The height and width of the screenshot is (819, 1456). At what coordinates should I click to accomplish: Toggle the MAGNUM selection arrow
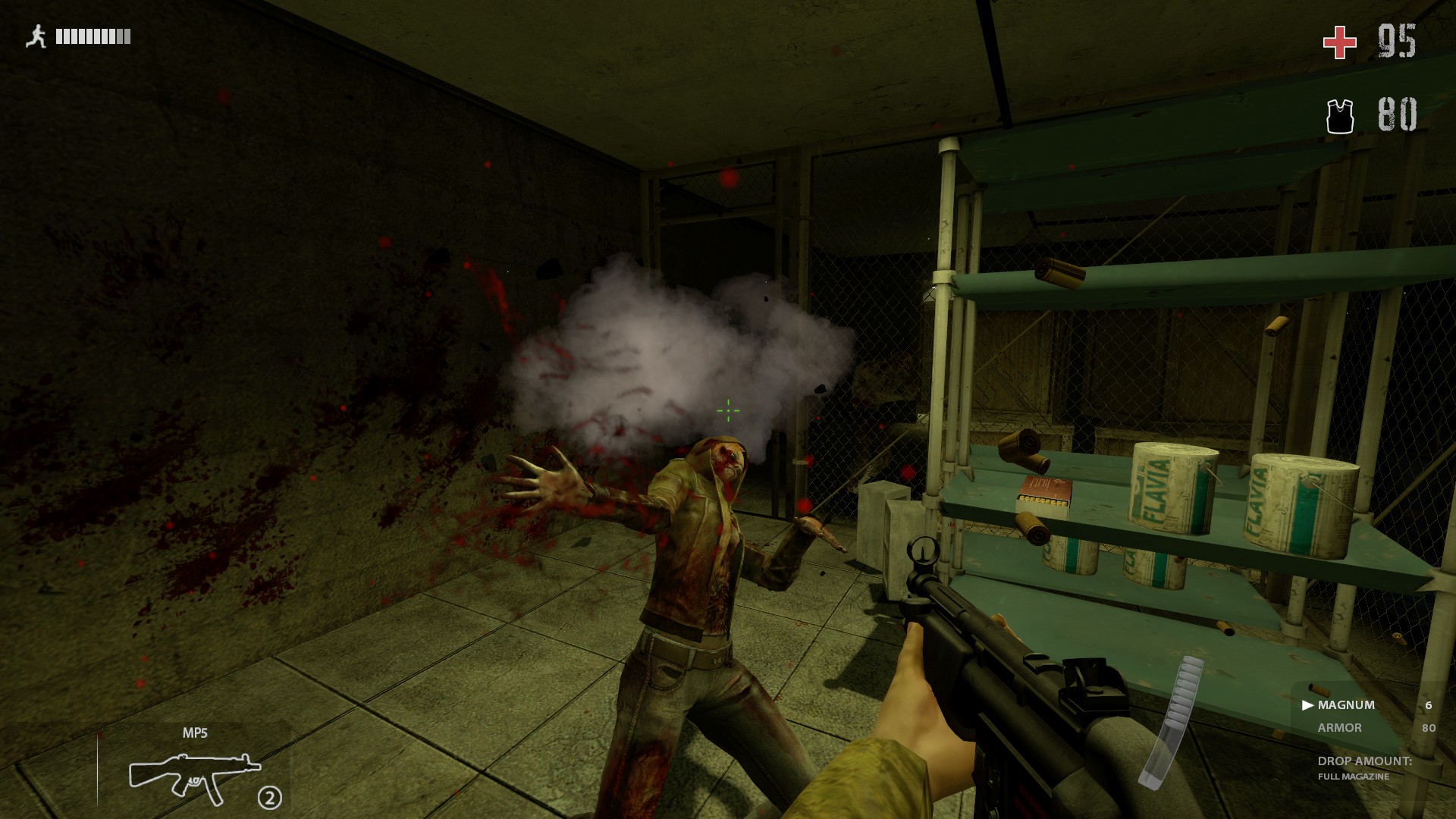1307,704
